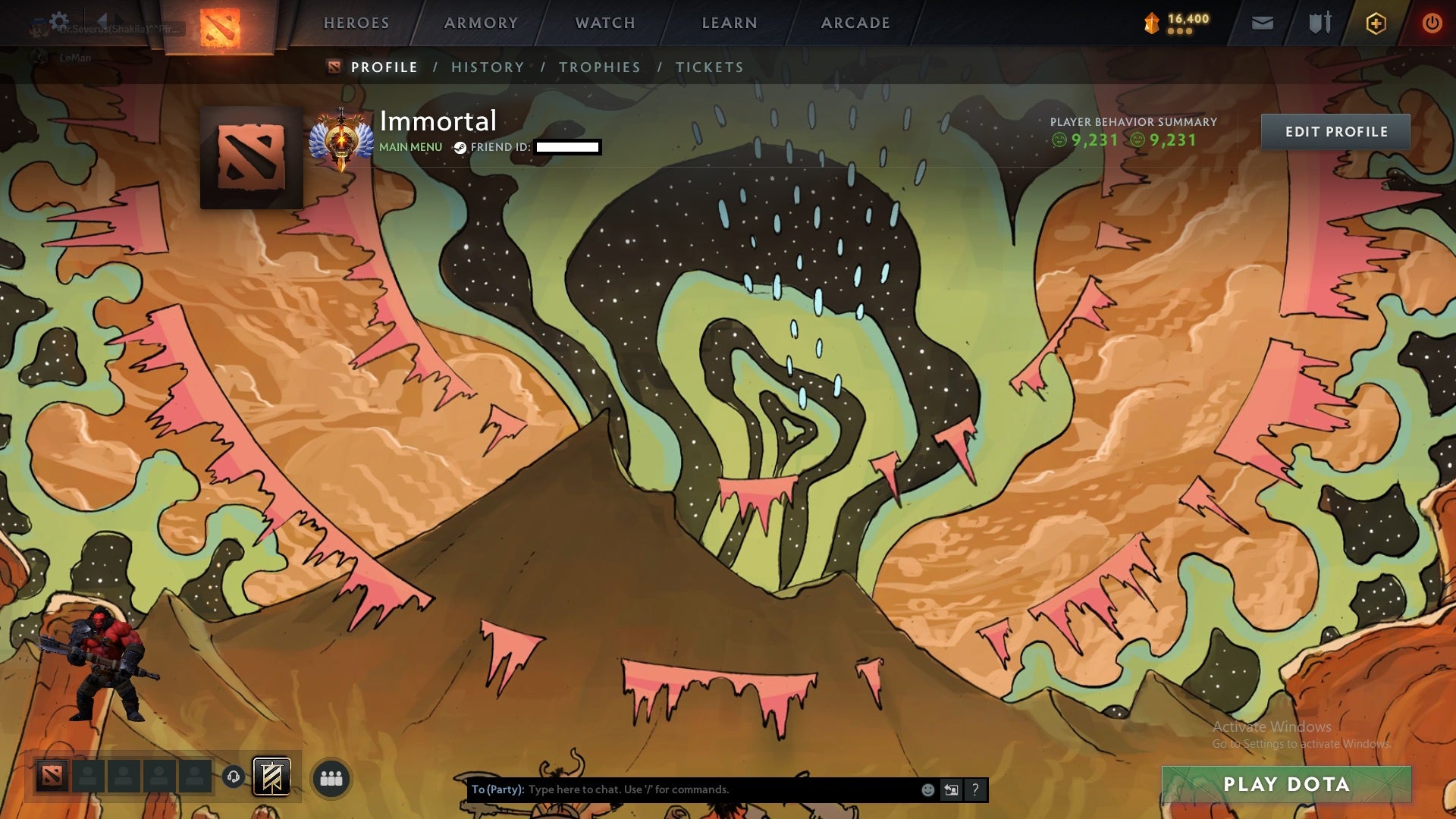Toggle the chat help question mark

click(x=974, y=789)
